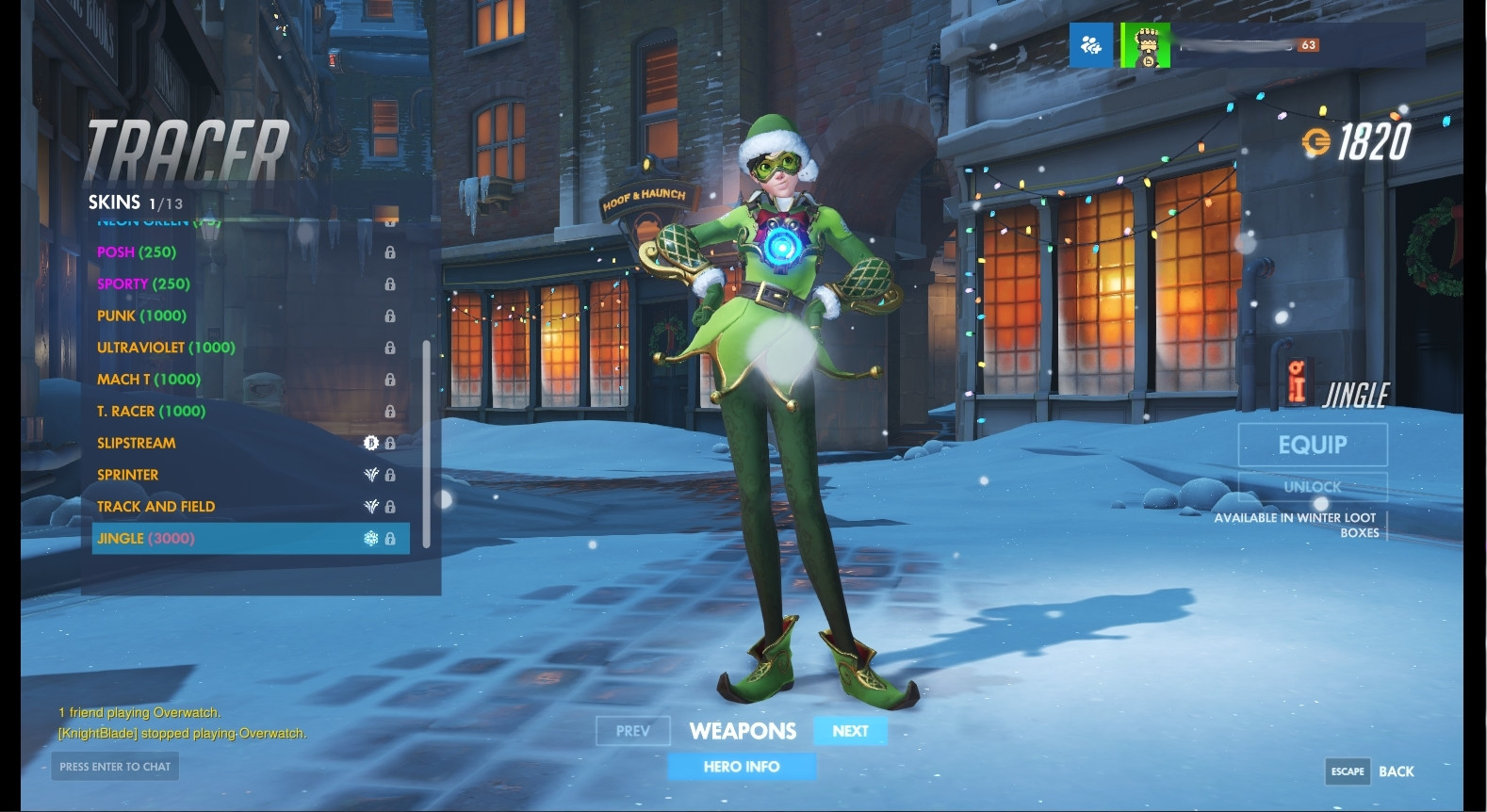Go to the Prev category
The width and height of the screenshot is (1487, 812).
[x=633, y=731]
